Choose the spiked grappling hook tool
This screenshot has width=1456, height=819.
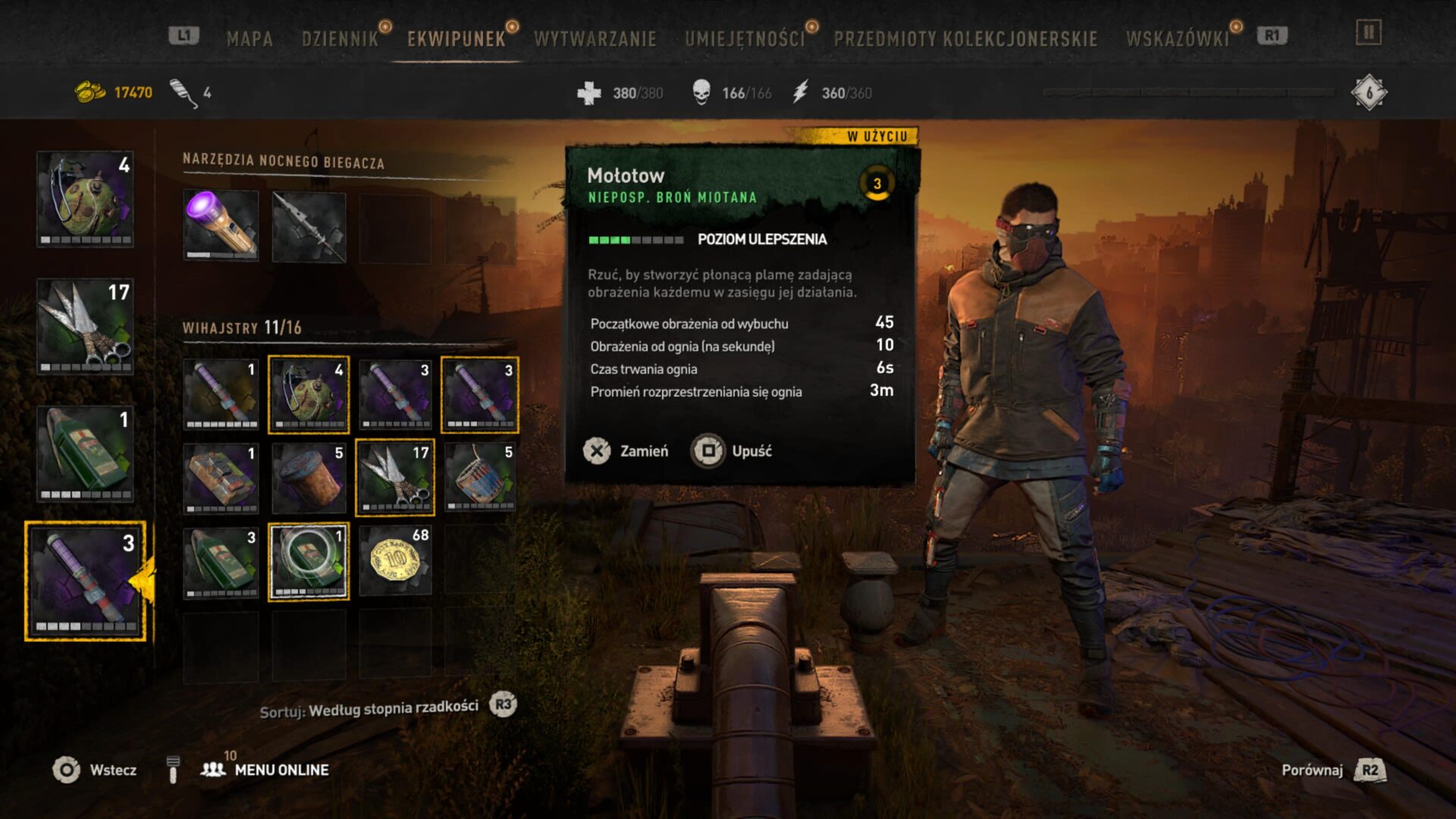[x=309, y=227]
